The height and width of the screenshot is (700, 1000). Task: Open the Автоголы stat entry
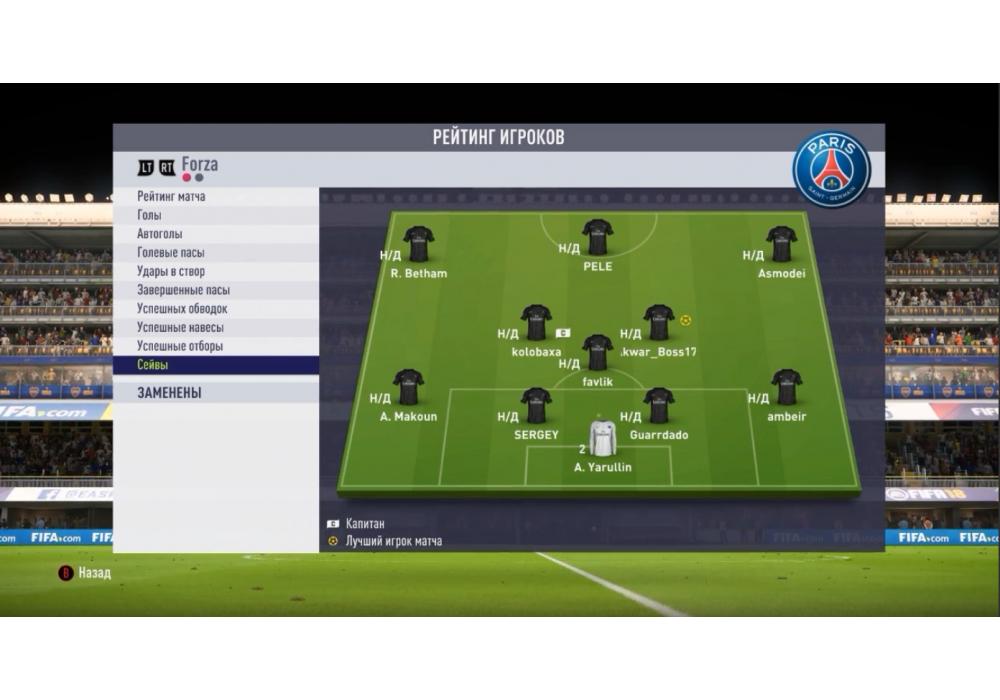[160, 234]
